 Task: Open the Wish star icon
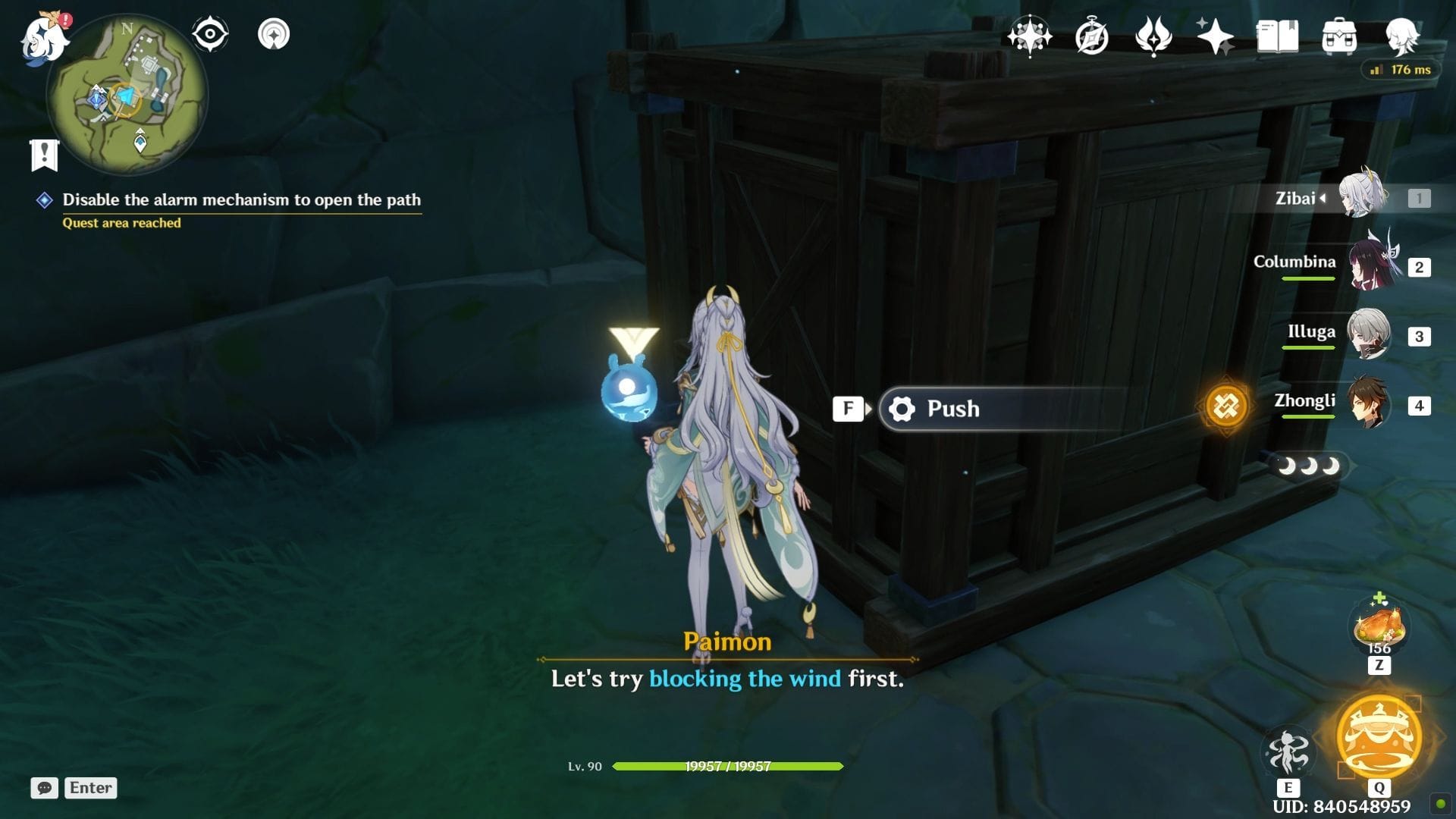click(1029, 36)
